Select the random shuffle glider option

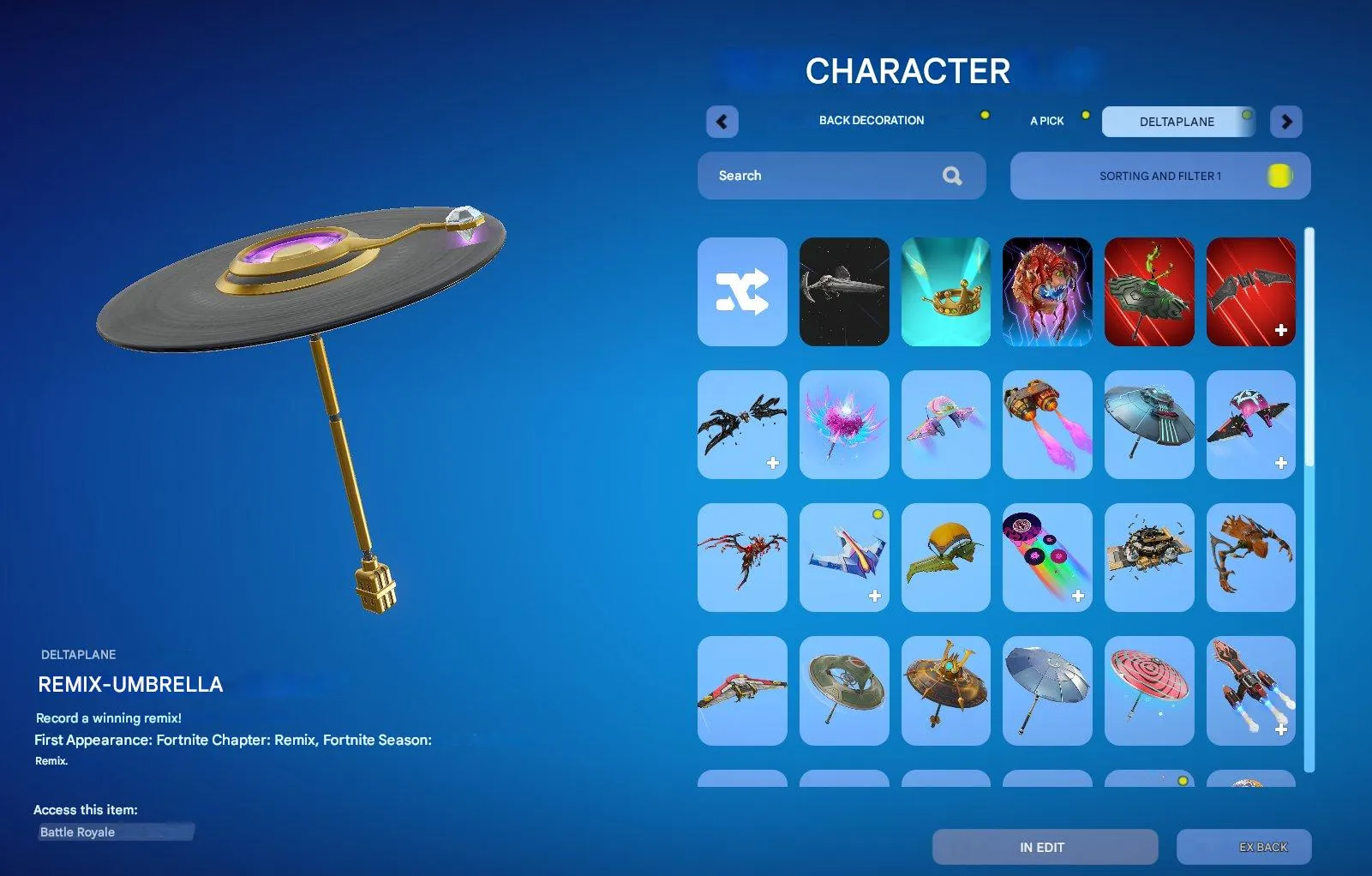tap(742, 292)
